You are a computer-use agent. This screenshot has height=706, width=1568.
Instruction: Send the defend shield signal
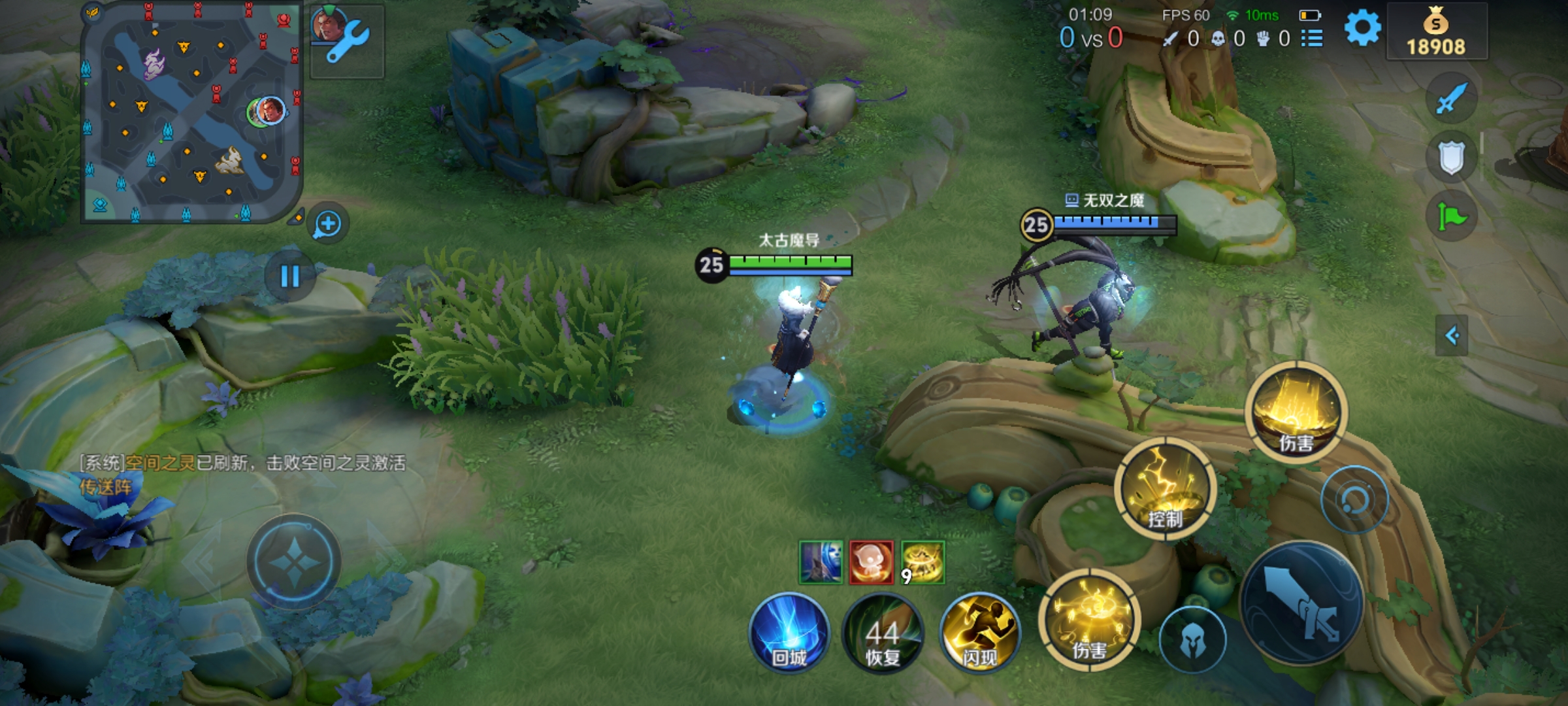pos(1451,158)
